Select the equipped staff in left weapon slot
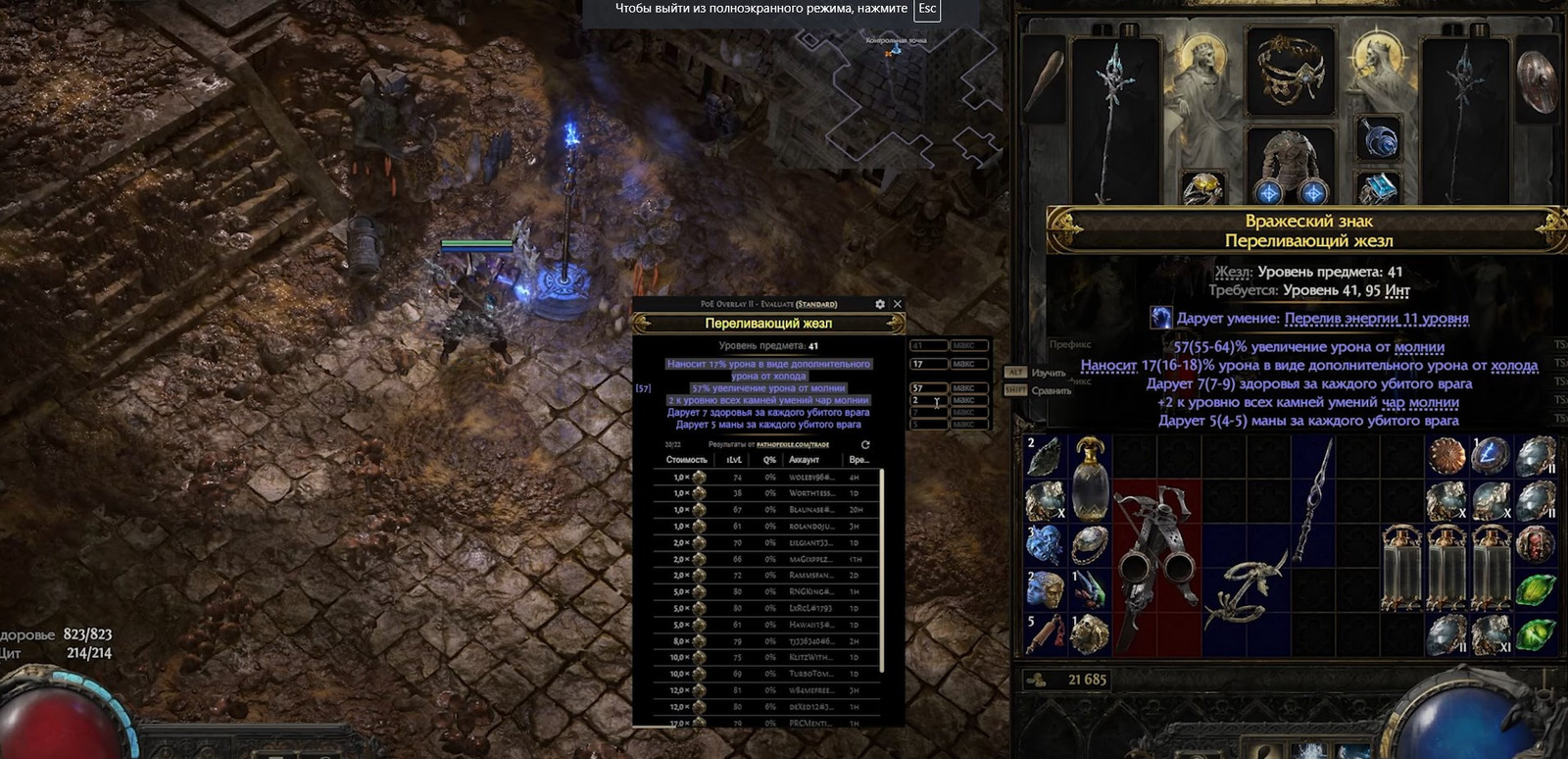Viewport: 1568px width, 759px height. click(x=1114, y=118)
